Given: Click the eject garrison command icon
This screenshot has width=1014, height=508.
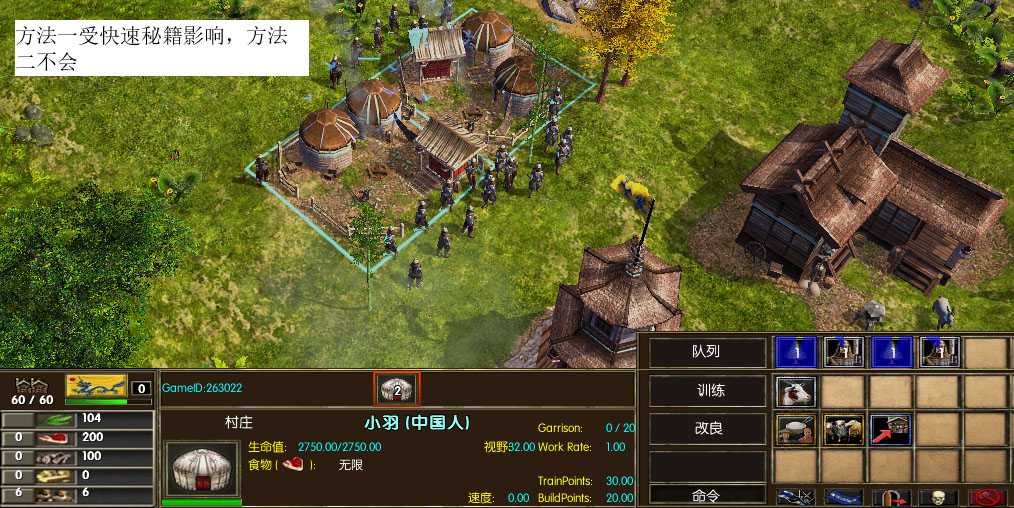Looking at the screenshot, I should click(x=890, y=497).
